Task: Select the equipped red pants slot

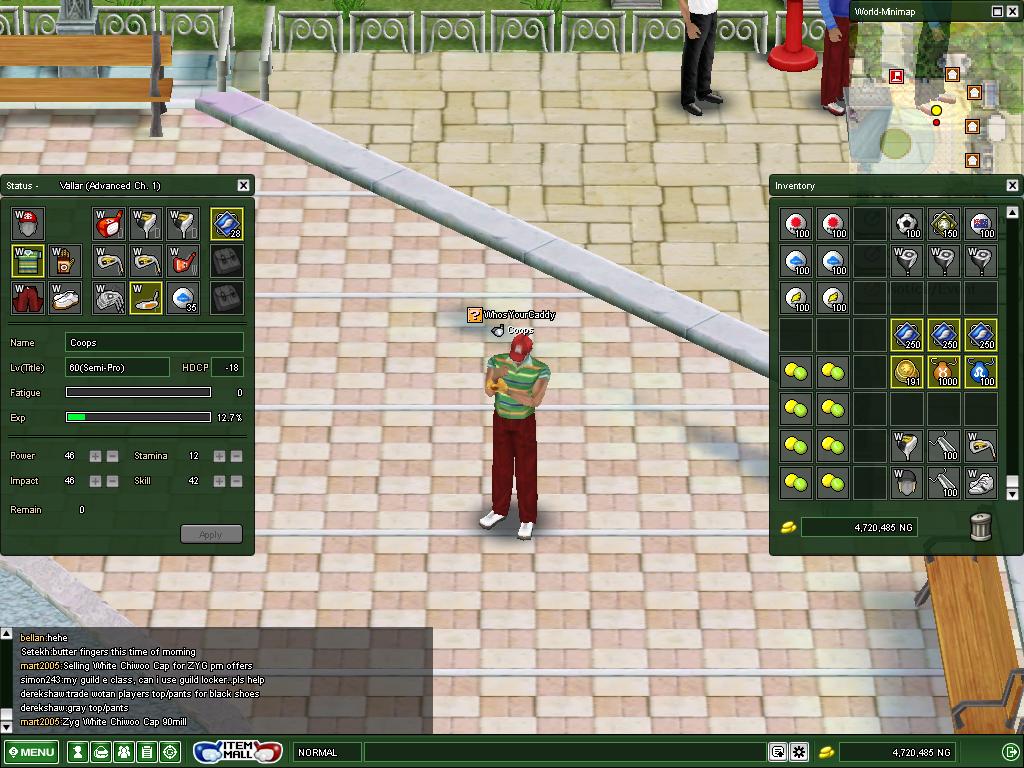Action: 28,298
